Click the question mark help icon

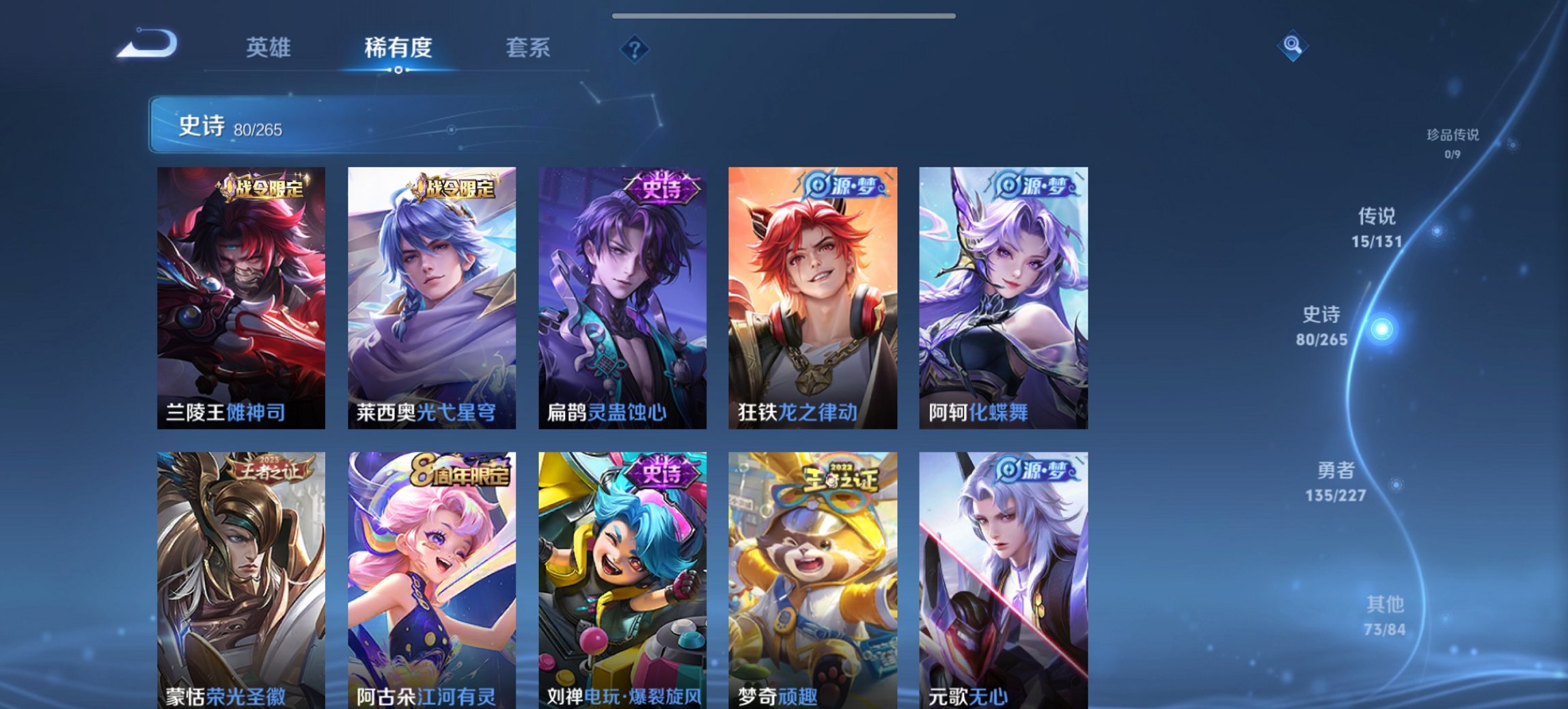coord(635,49)
